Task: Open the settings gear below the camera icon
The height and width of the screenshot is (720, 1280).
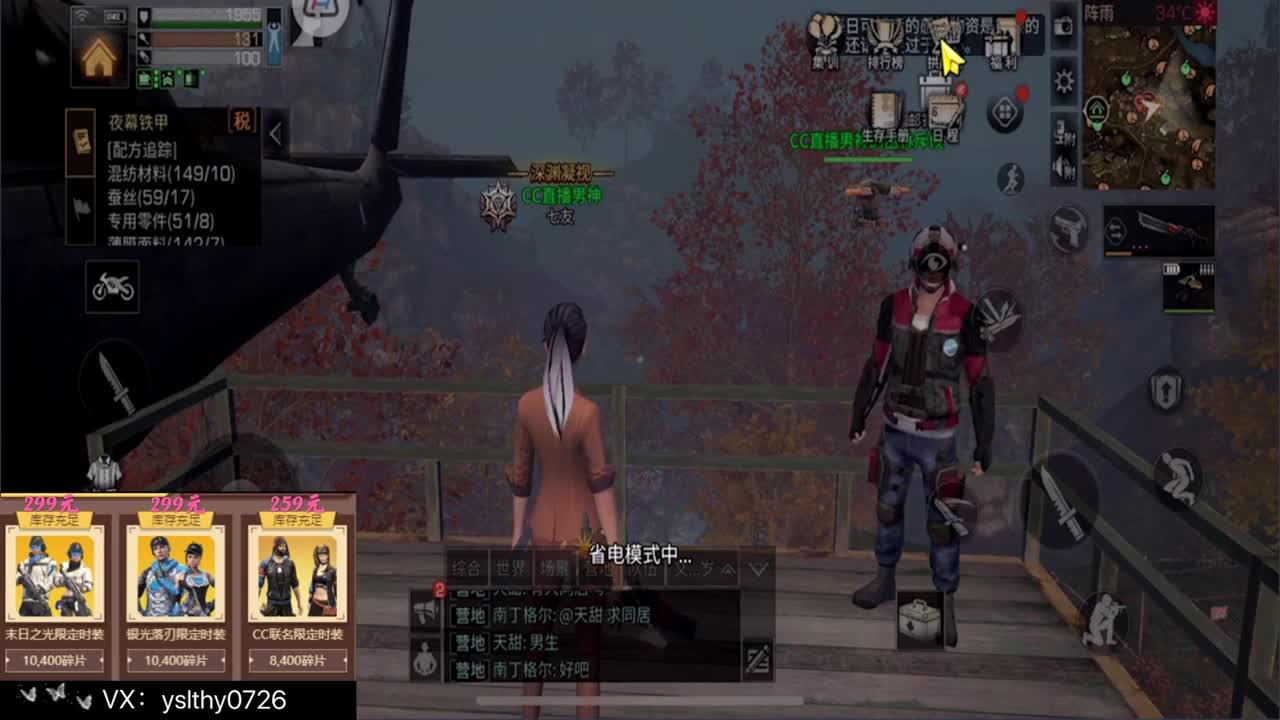Action: pos(1063,78)
